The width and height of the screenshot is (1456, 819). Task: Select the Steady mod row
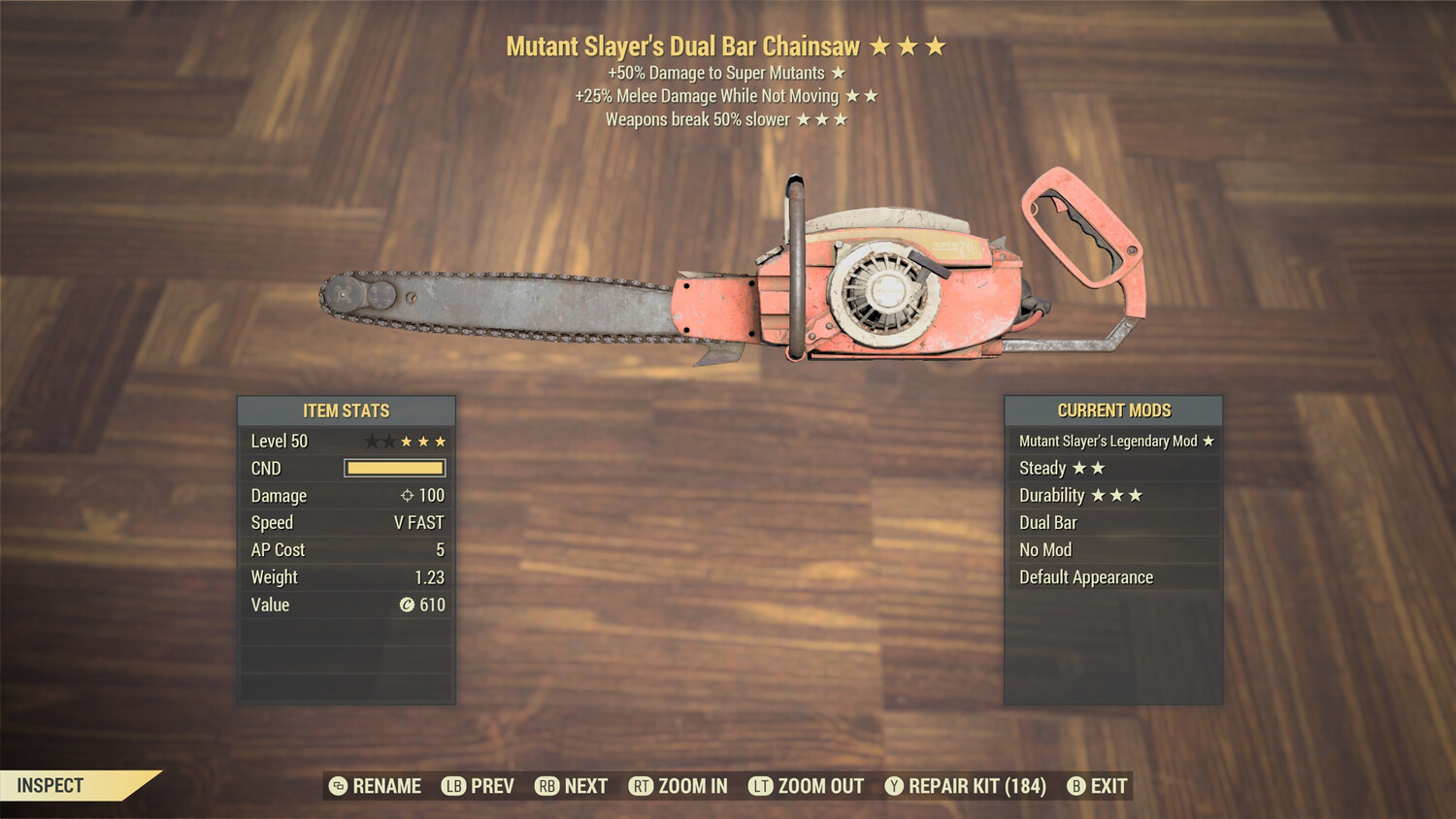[1113, 468]
